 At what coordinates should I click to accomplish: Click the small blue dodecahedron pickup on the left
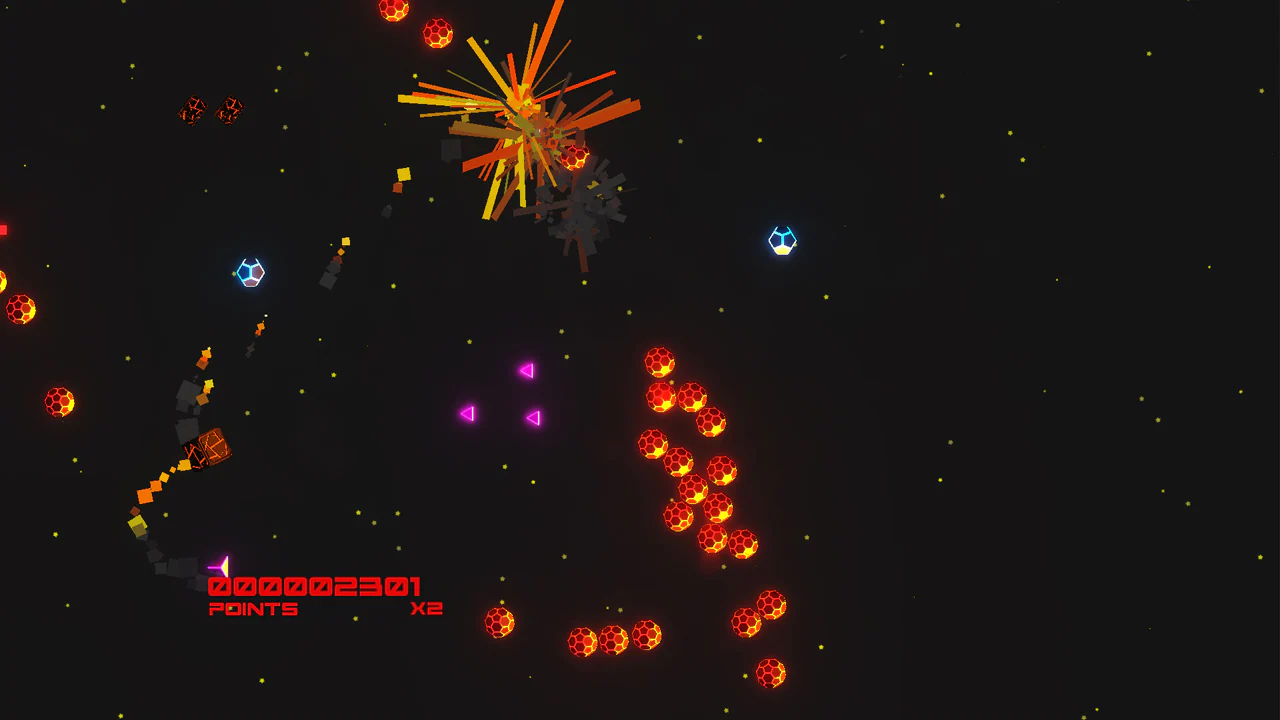250,272
